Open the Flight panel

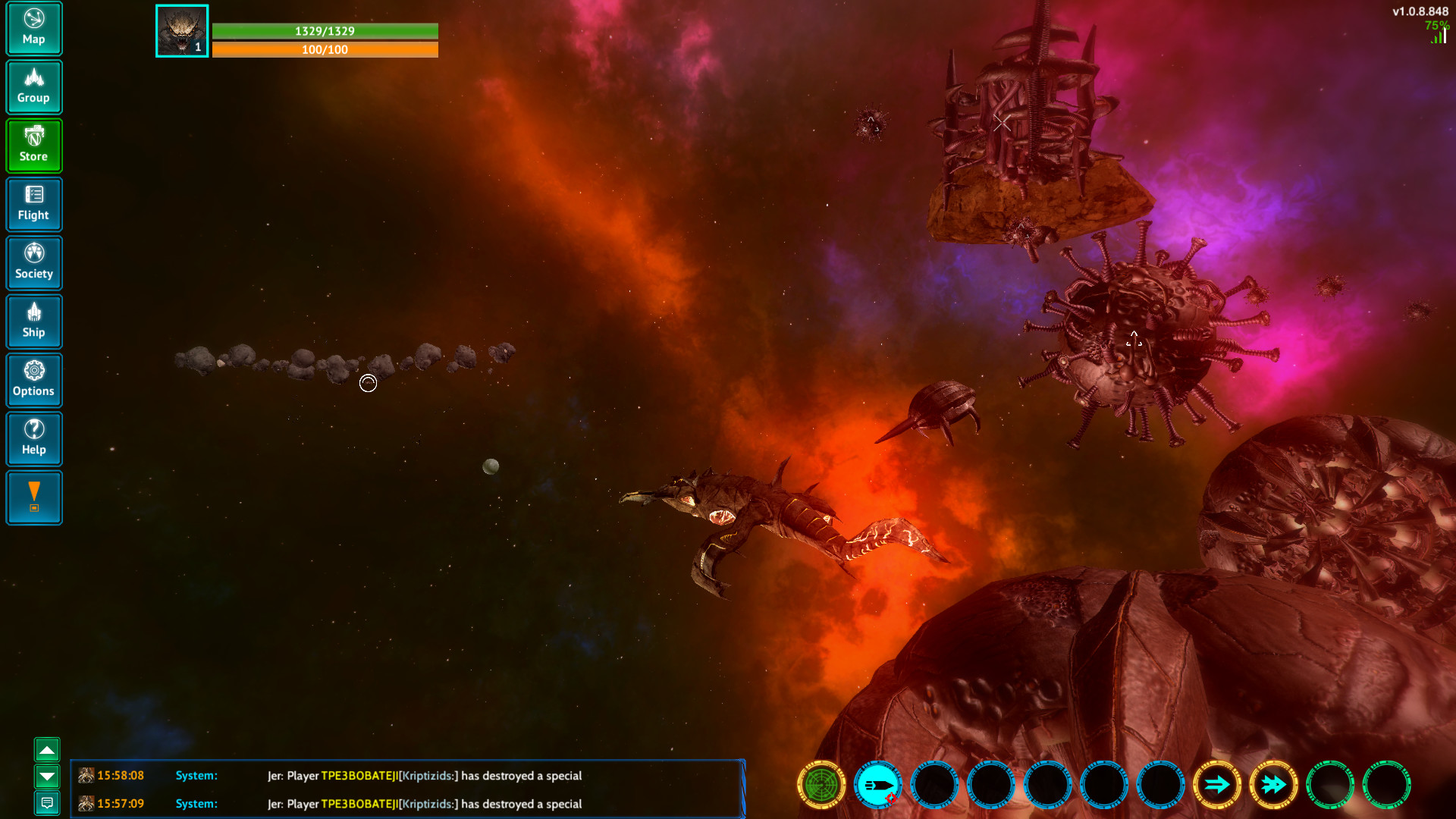(x=34, y=204)
